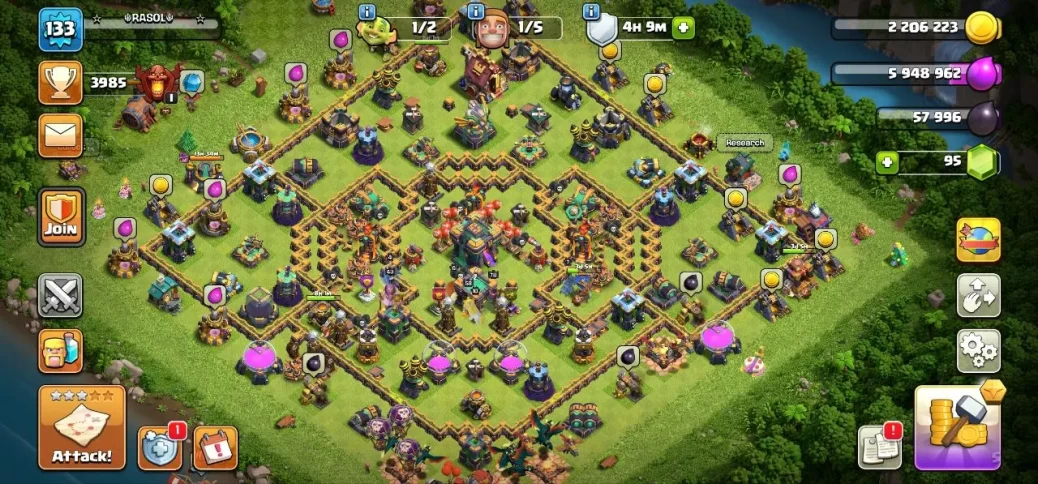Open the Settings gears menu
The width and height of the screenshot is (1038, 484).
978,350
